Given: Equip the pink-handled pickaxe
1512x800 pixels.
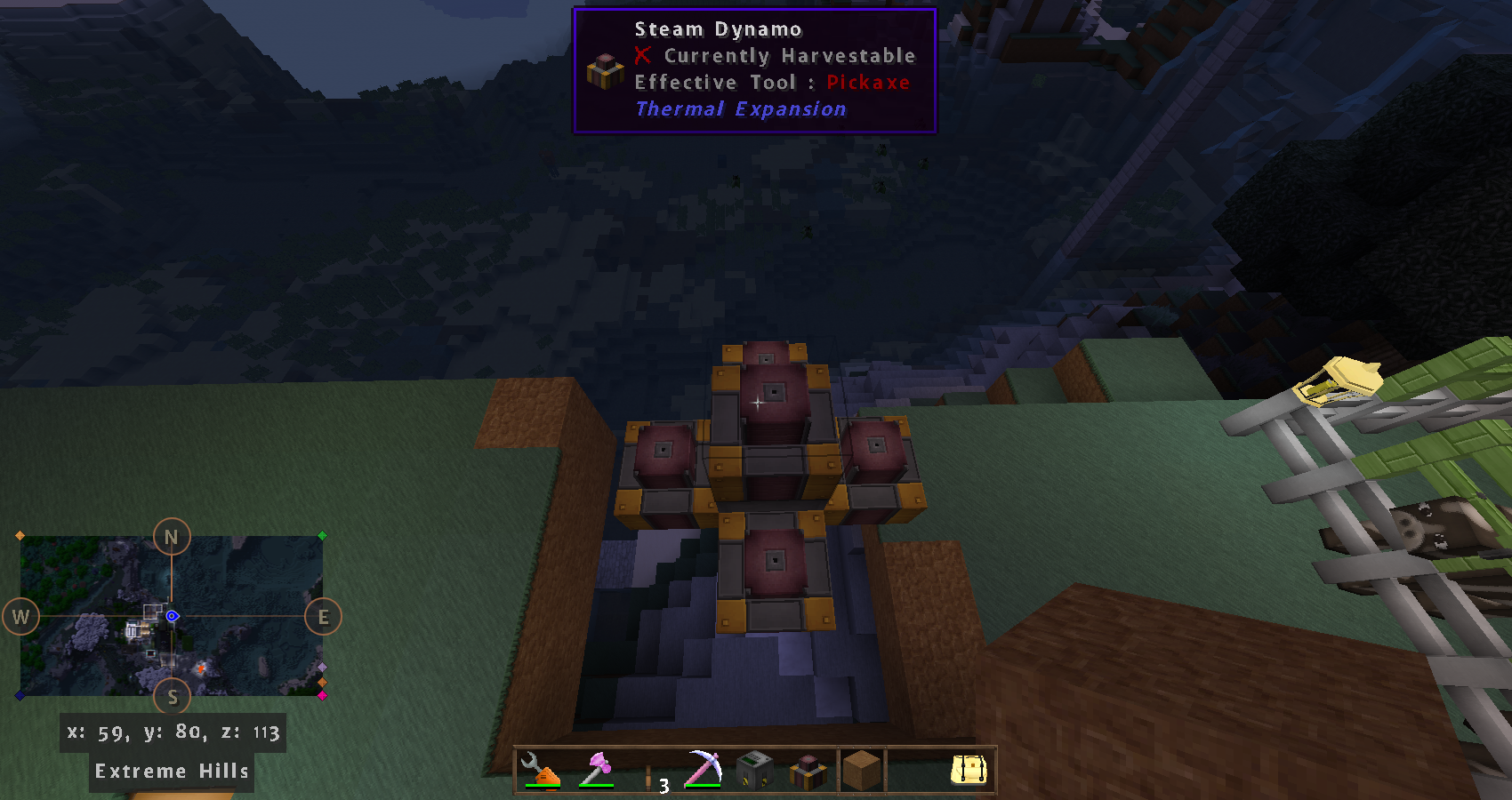Looking at the screenshot, I should tap(703, 770).
